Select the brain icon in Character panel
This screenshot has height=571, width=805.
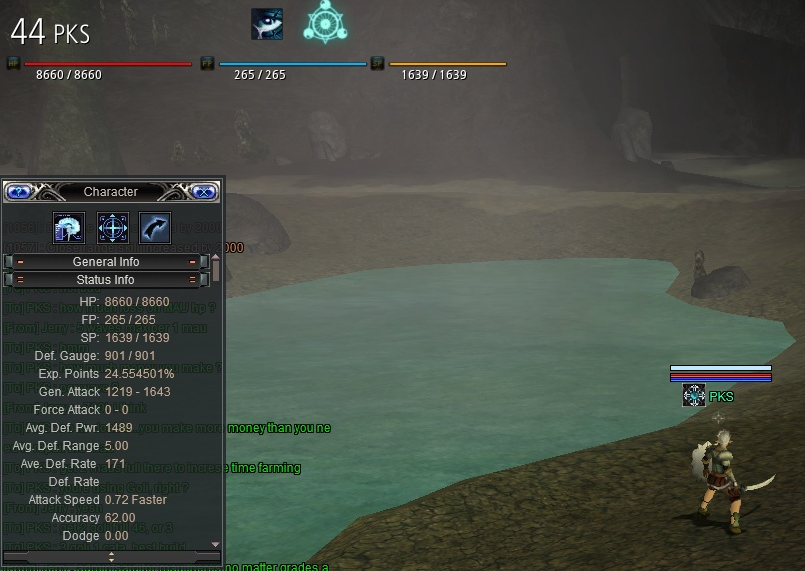pos(69,228)
